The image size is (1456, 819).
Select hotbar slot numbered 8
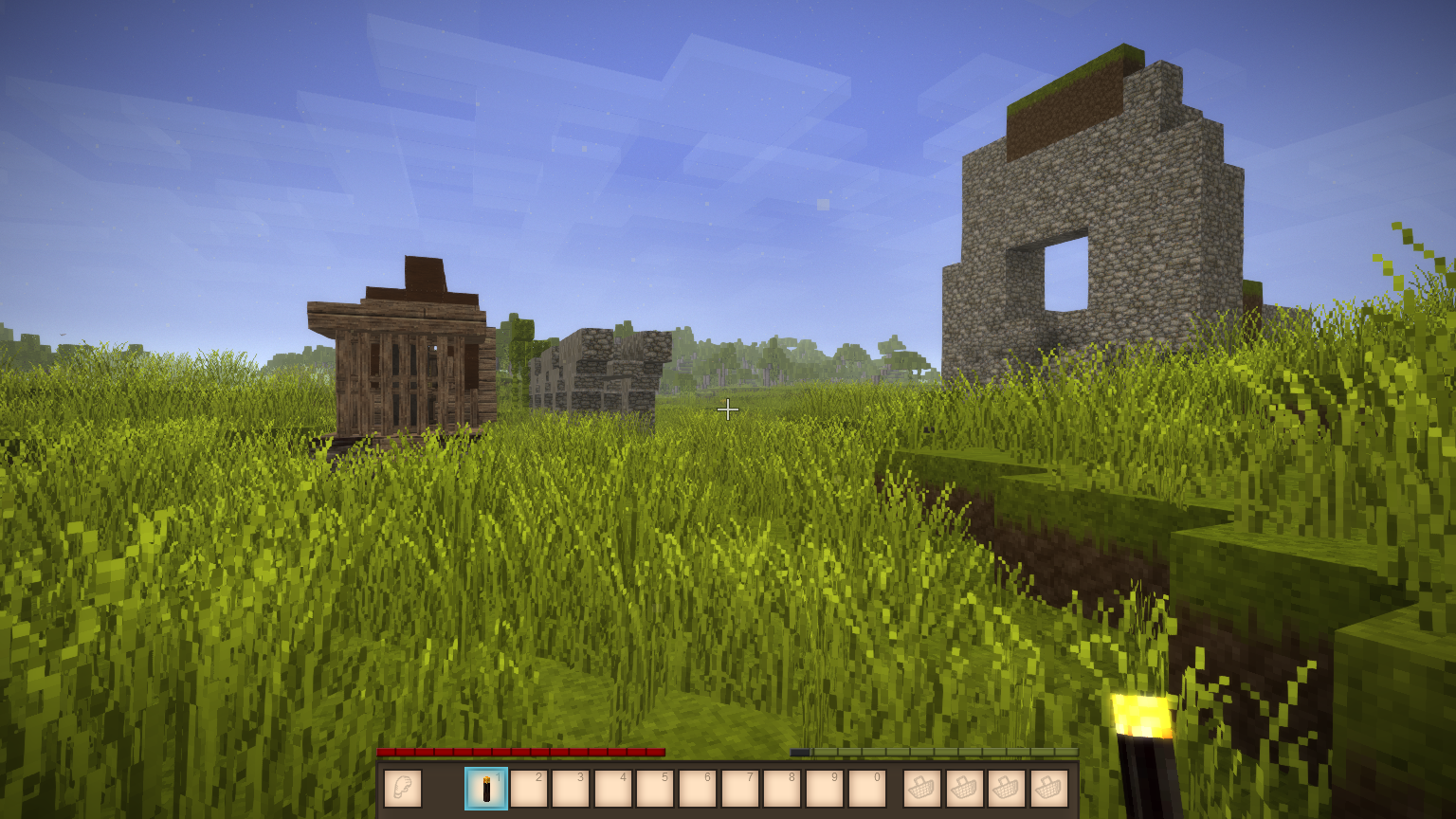[782, 789]
